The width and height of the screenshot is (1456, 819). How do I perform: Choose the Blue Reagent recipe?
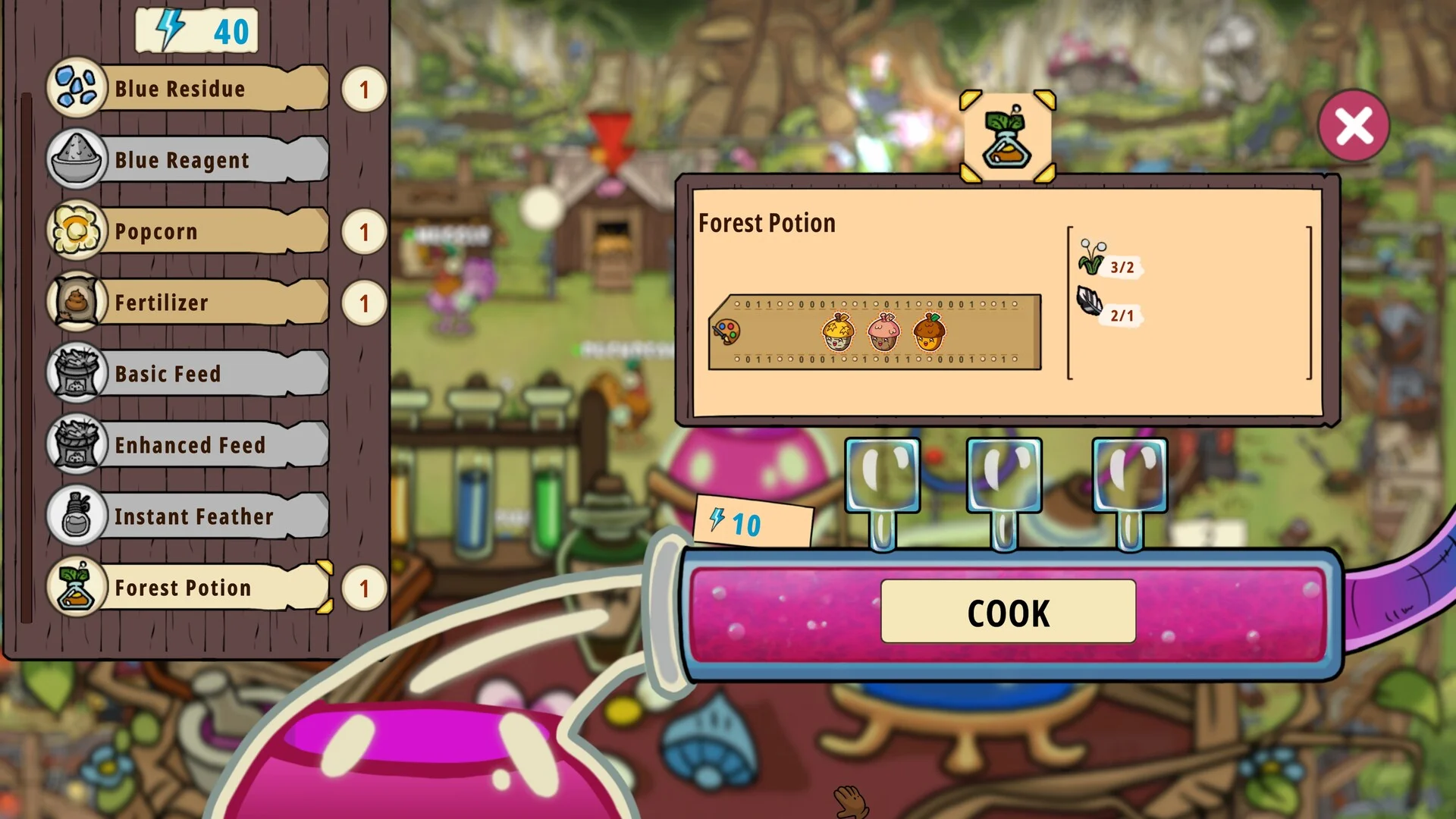pyautogui.click(x=190, y=160)
